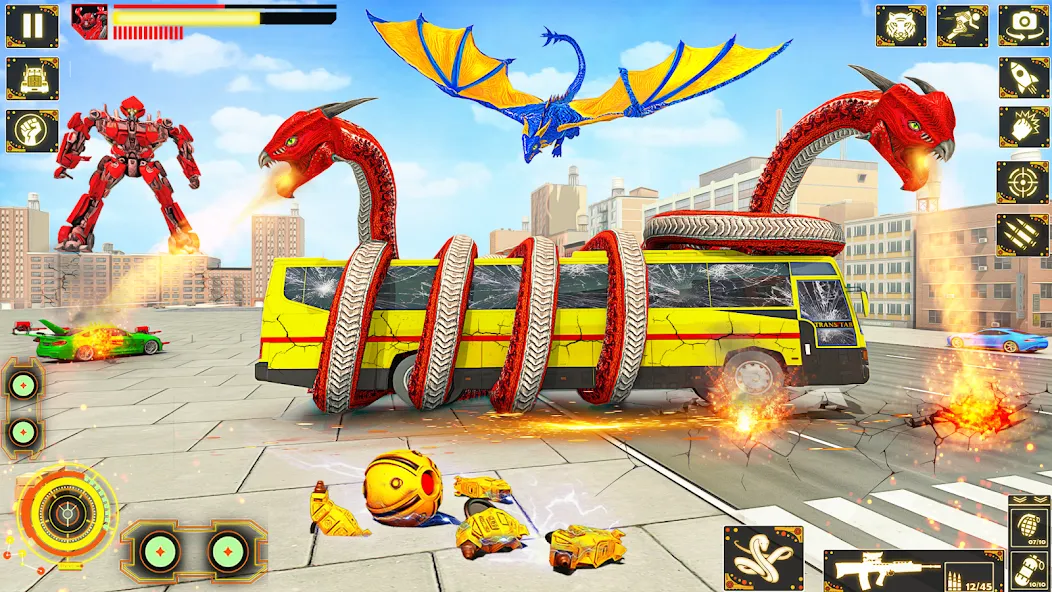The width and height of the screenshot is (1052, 592).
Task: Select the tiger transformation icon
Action: point(901,26)
